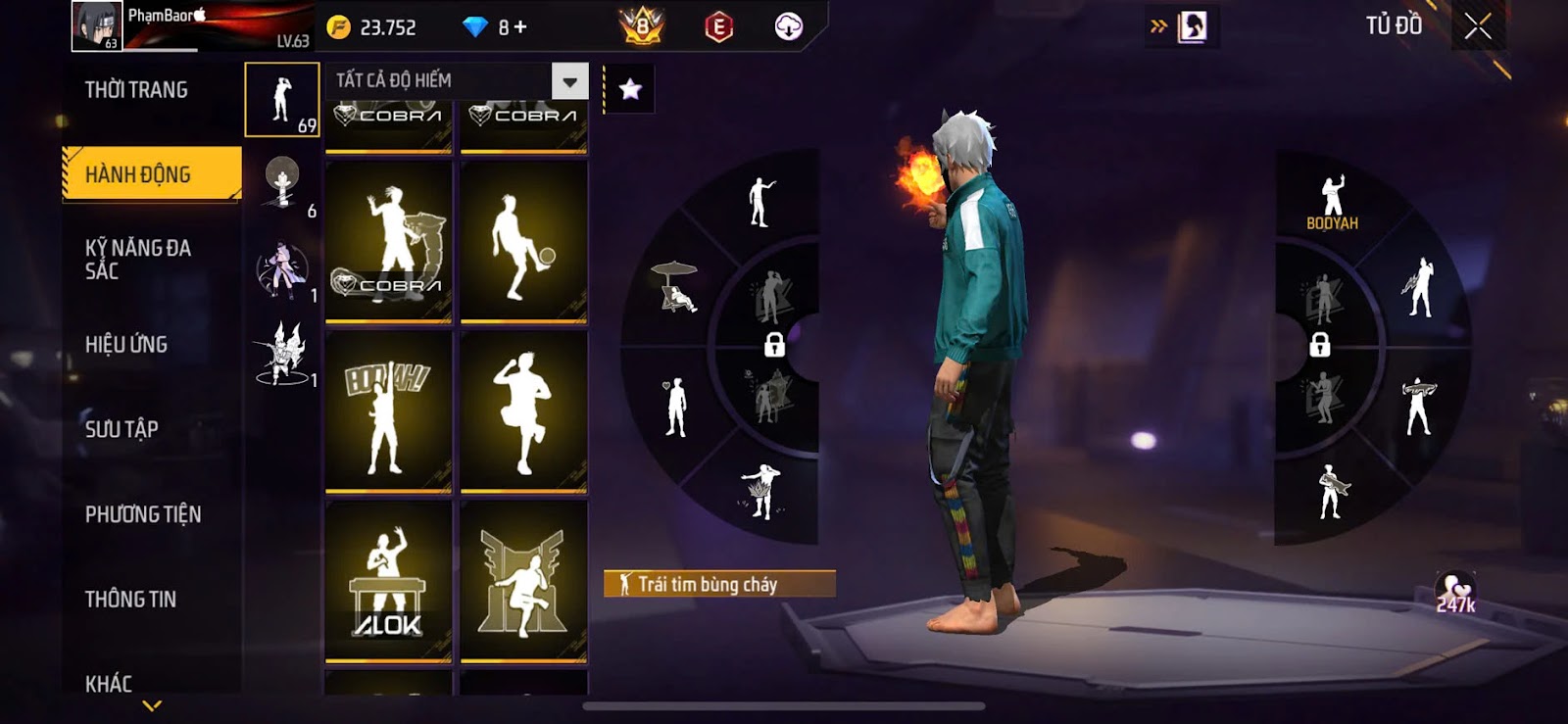Open the red E badge icon
This screenshot has width=1568, height=724.
pos(718,27)
